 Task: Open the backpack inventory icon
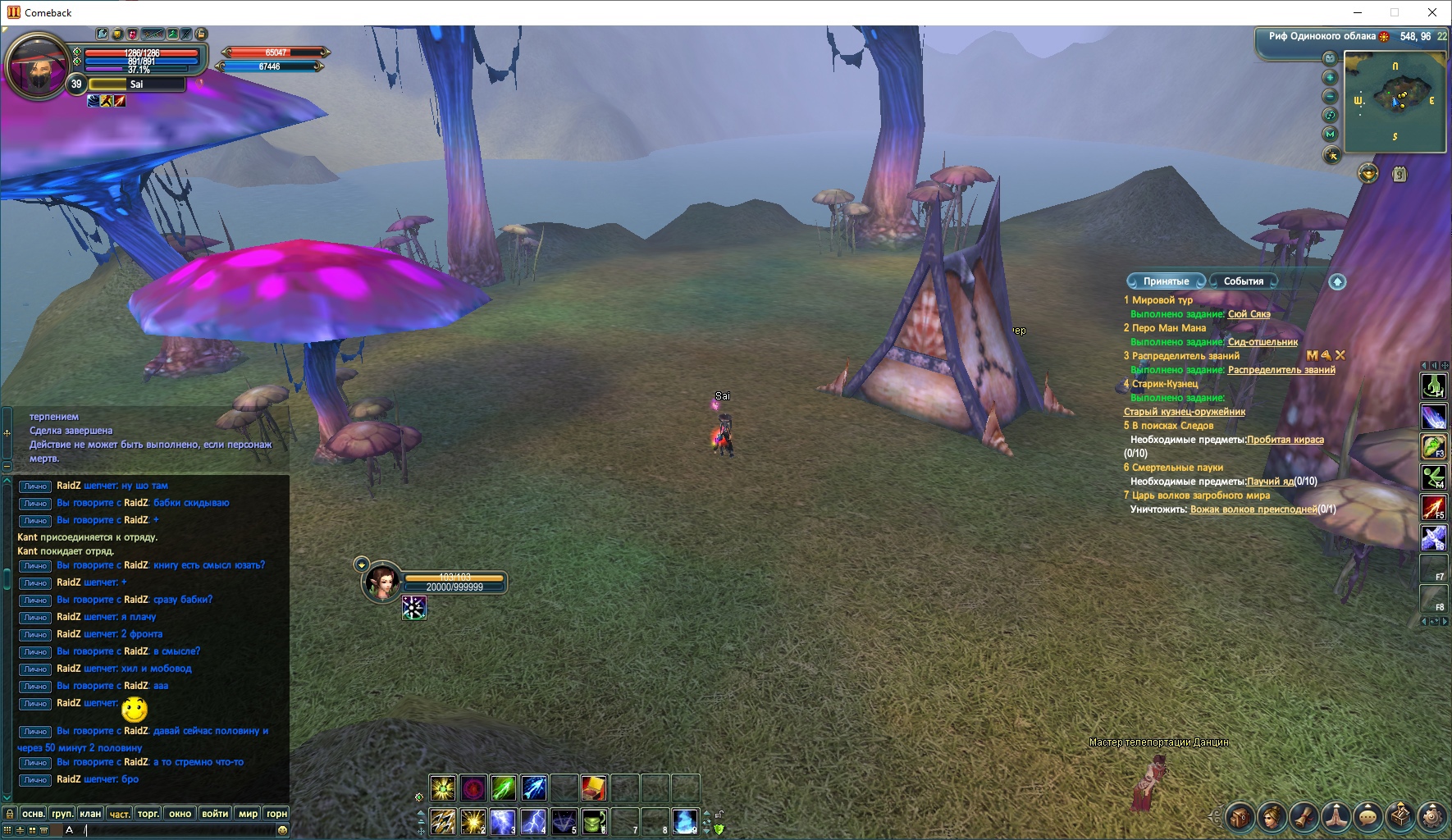[x=1240, y=817]
